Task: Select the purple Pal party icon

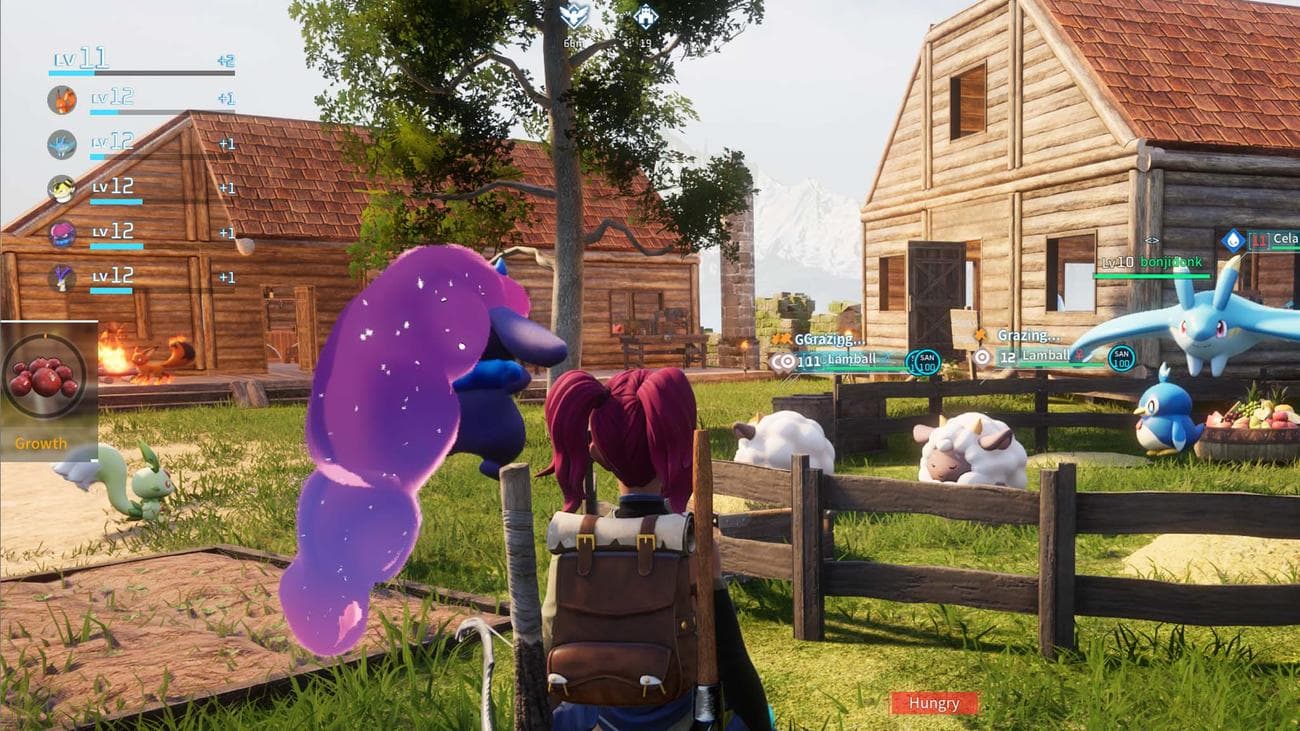Action: (62, 234)
